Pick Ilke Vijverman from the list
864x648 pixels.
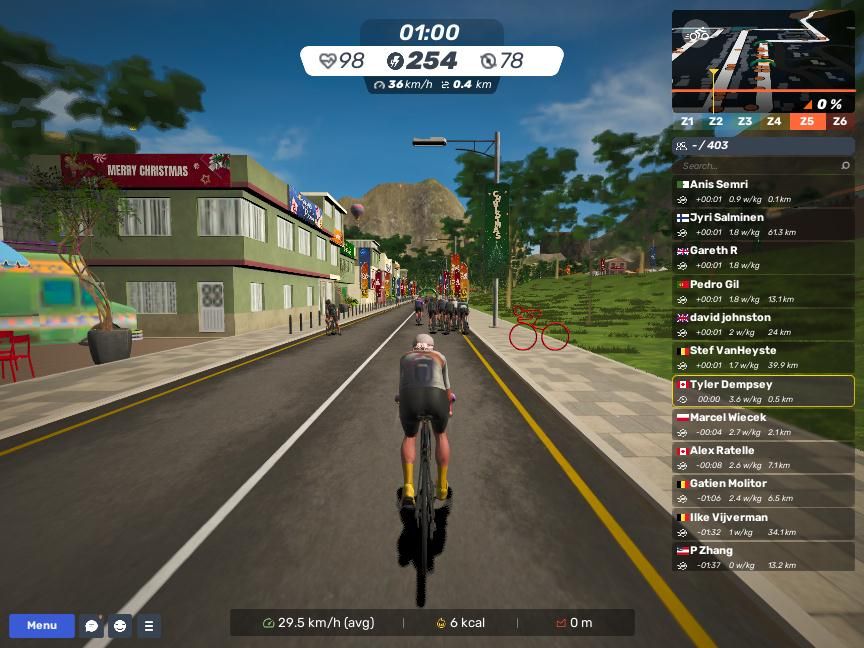click(x=763, y=524)
